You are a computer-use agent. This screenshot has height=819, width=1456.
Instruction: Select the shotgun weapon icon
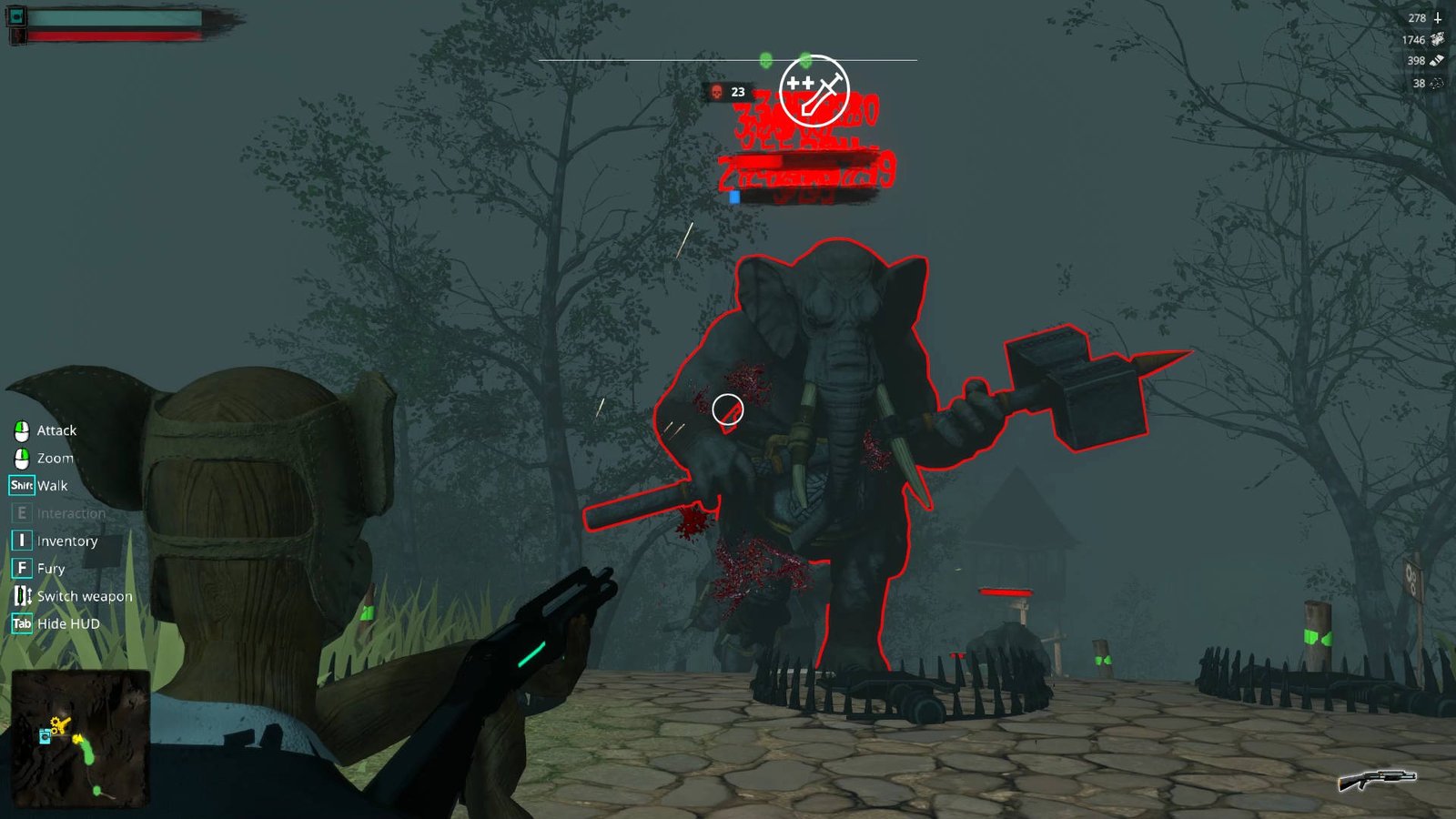1377,780
